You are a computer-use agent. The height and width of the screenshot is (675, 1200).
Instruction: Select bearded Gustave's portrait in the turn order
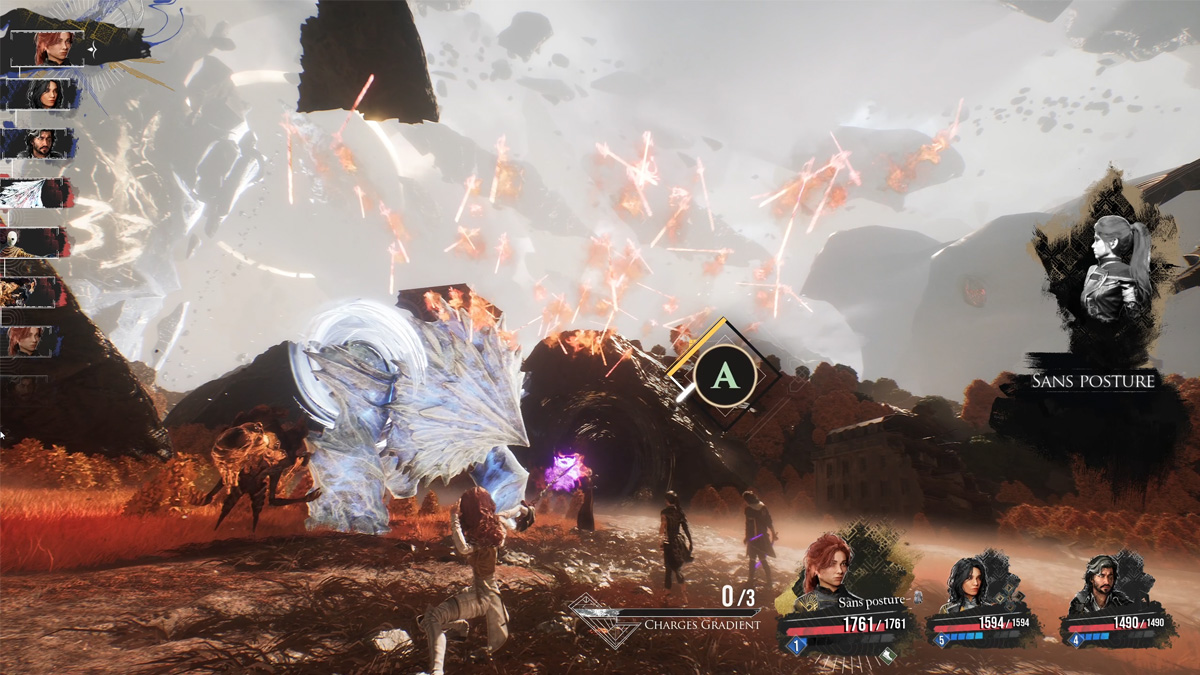pyautogui.click(x=40, y=144)
